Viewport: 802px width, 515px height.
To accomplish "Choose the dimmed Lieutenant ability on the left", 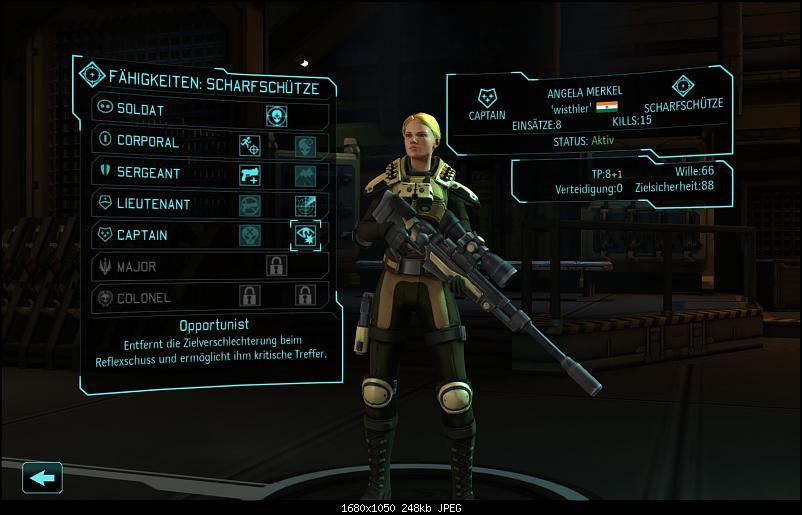I will [x=250, y=205].
